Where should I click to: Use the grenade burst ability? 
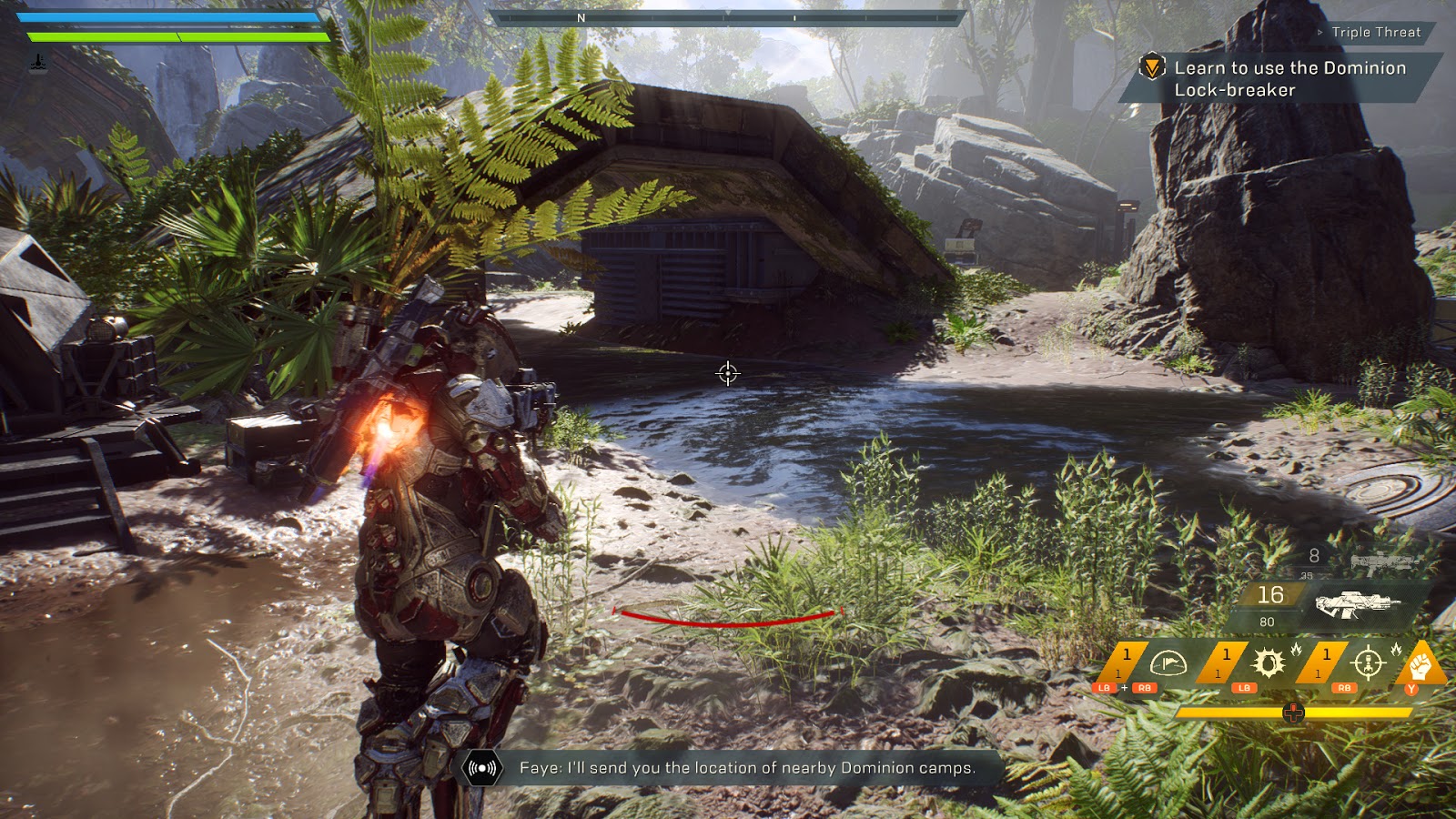(1268, 664)
